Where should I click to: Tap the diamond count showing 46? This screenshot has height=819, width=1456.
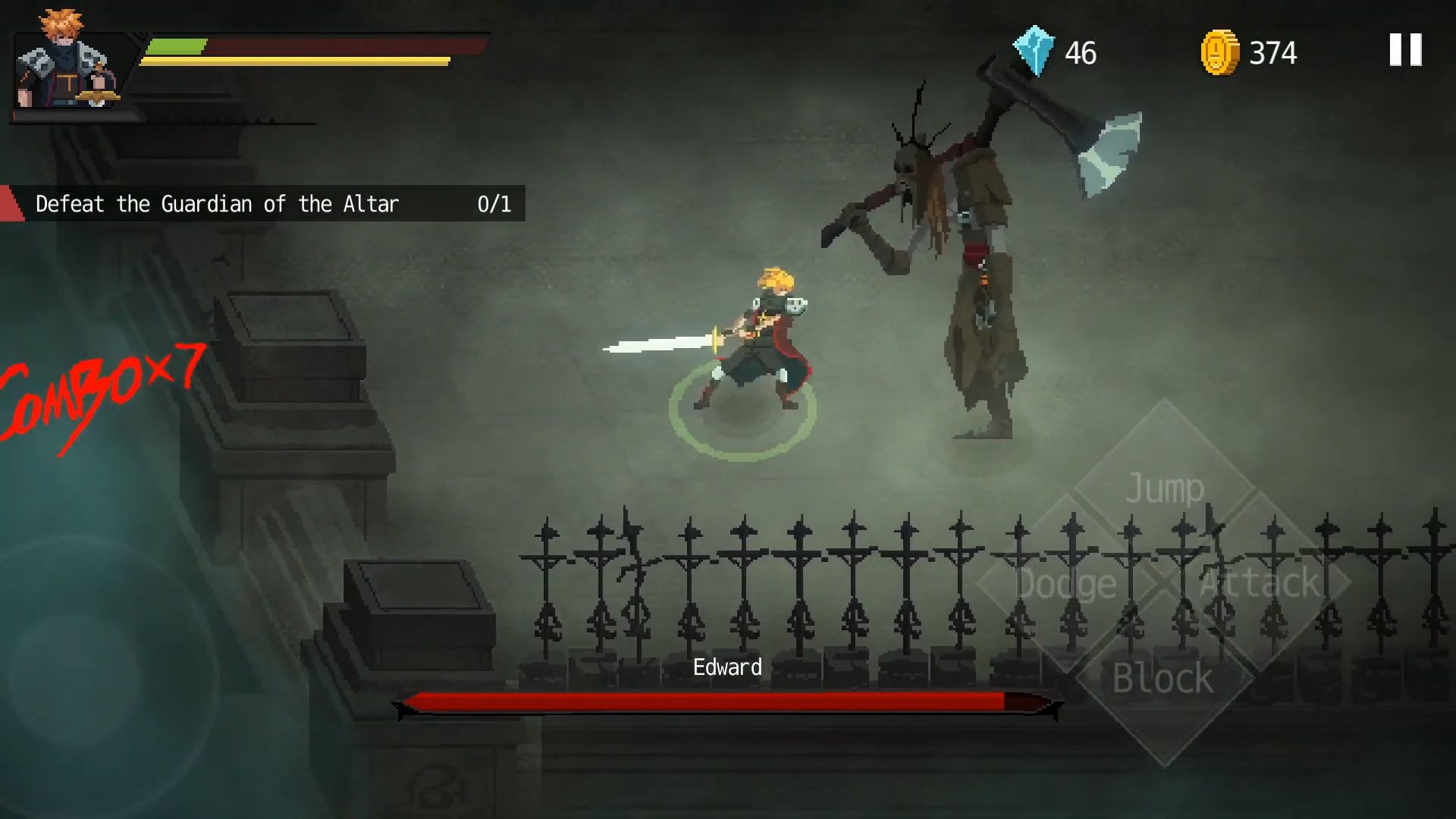(x=1081, y=52)
